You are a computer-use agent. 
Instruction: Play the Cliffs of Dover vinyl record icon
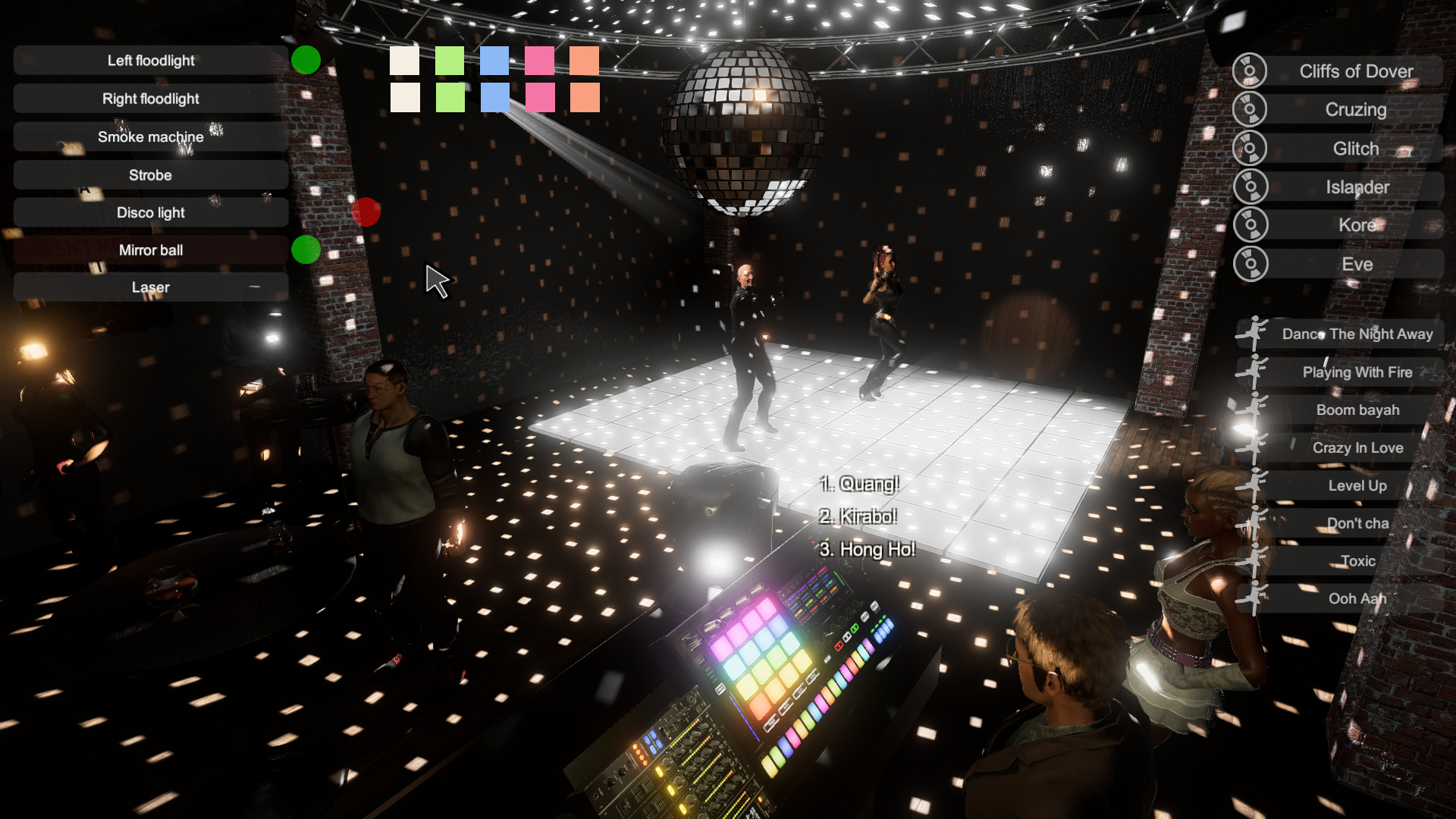point(1248,70)
